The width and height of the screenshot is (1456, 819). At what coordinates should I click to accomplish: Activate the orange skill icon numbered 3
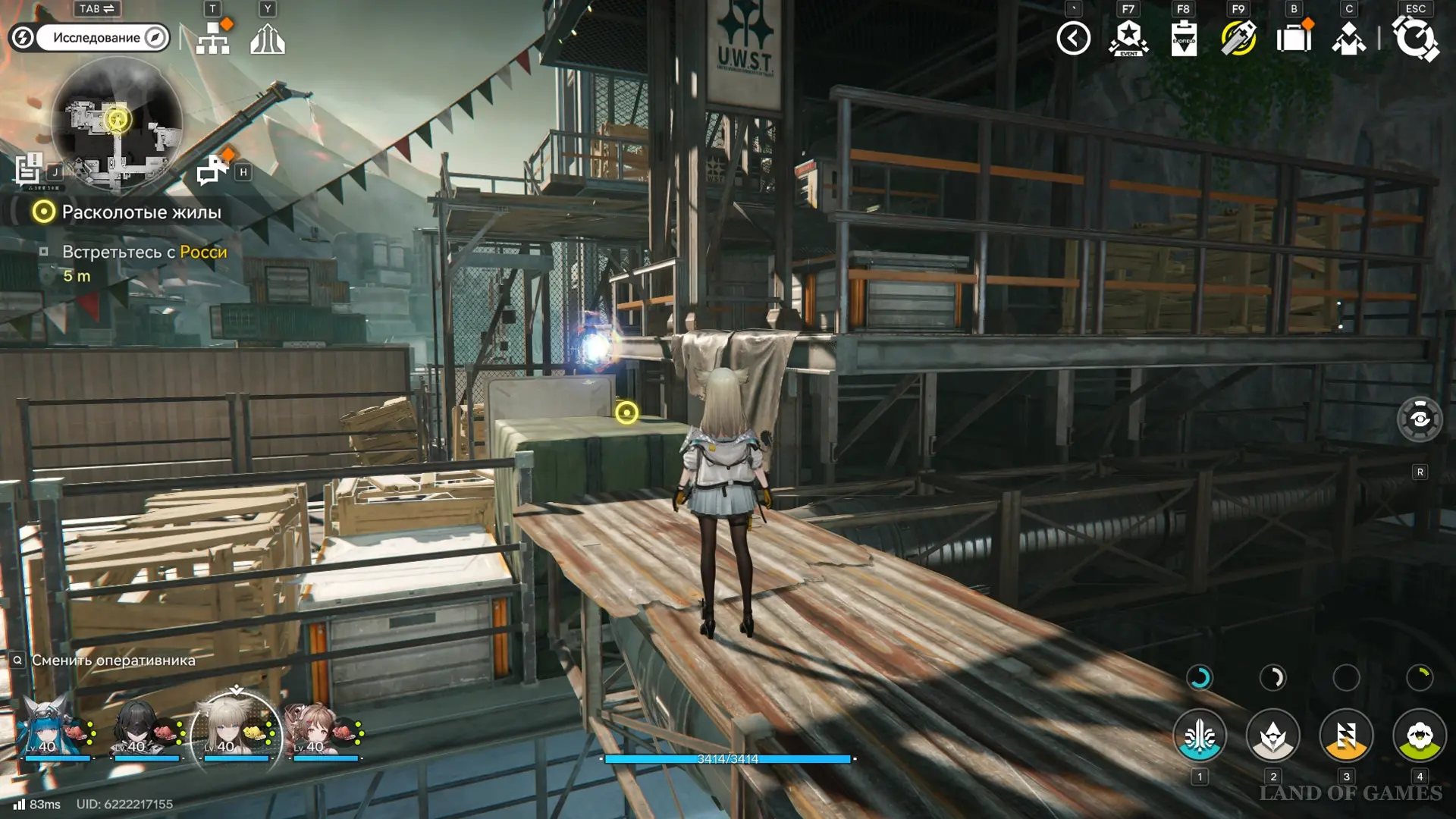[1346, 736]
